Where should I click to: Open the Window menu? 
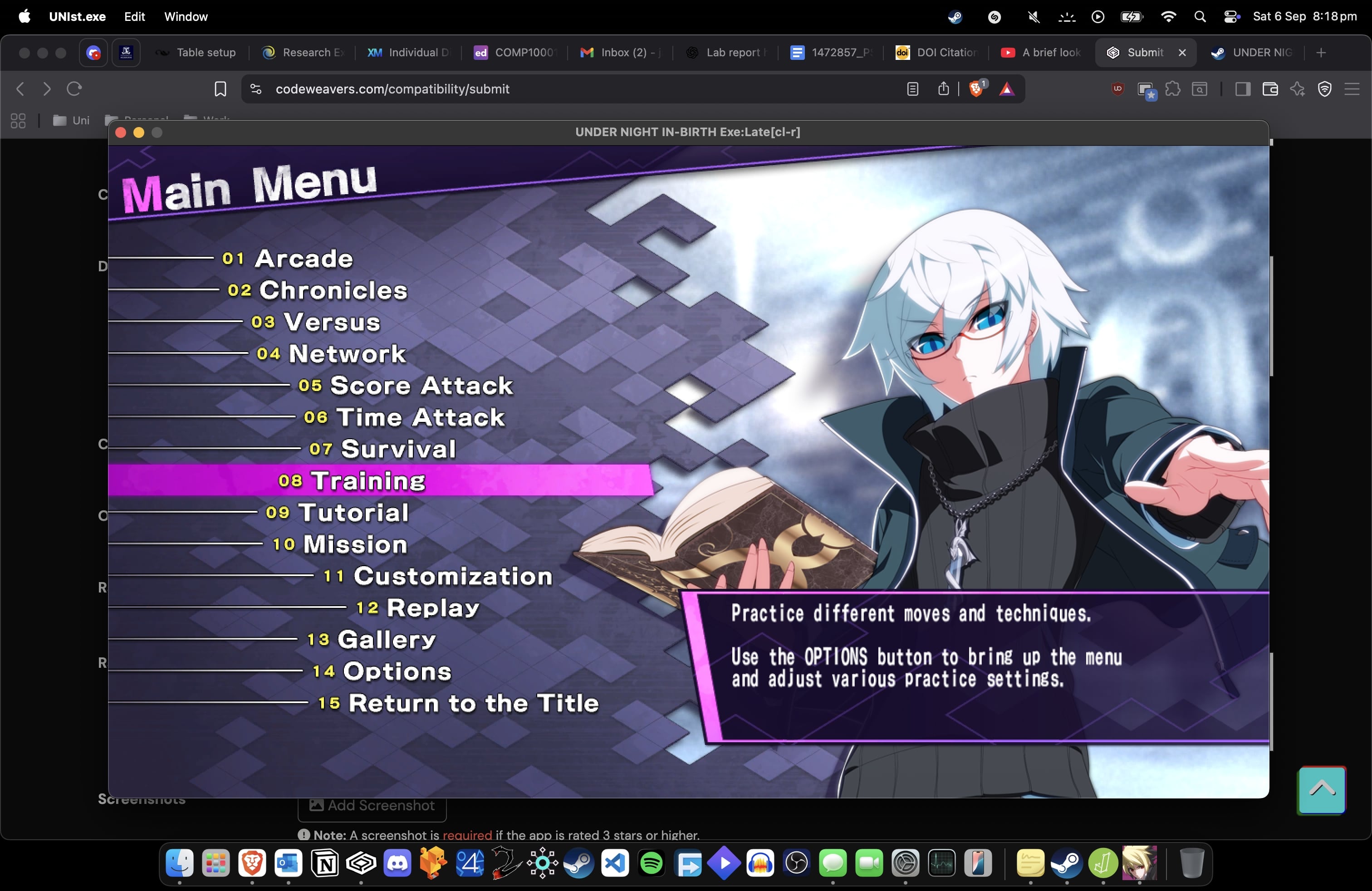[186, 17]
